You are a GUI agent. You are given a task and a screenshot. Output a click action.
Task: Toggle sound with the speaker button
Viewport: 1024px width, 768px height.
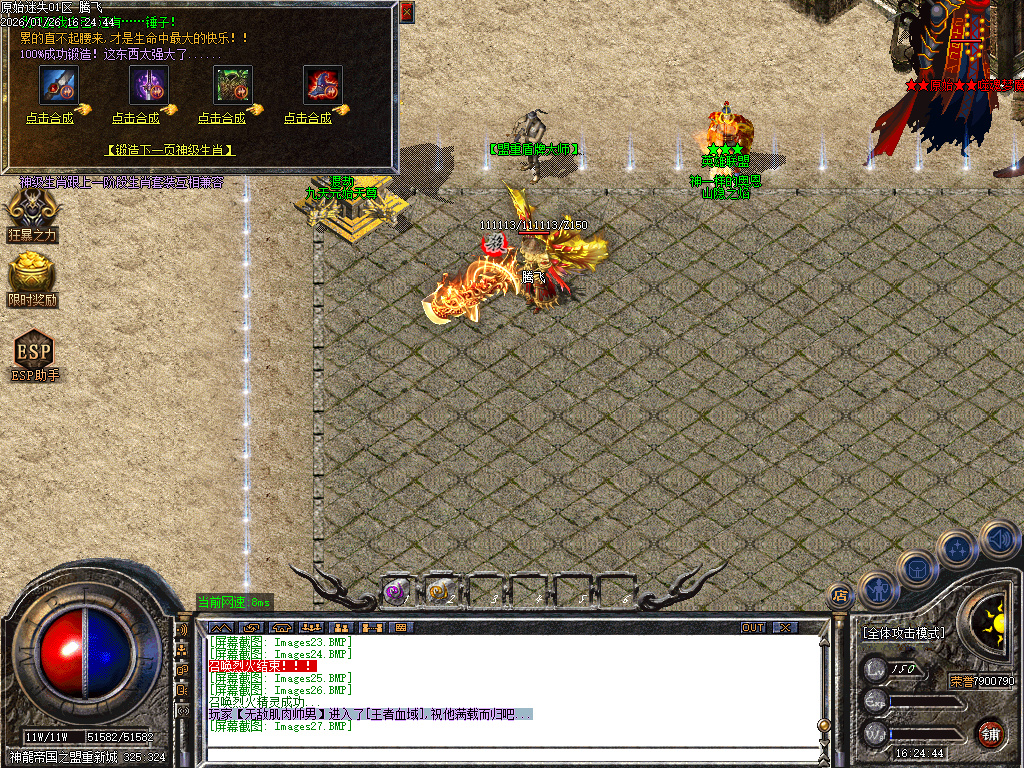point(998,538)
